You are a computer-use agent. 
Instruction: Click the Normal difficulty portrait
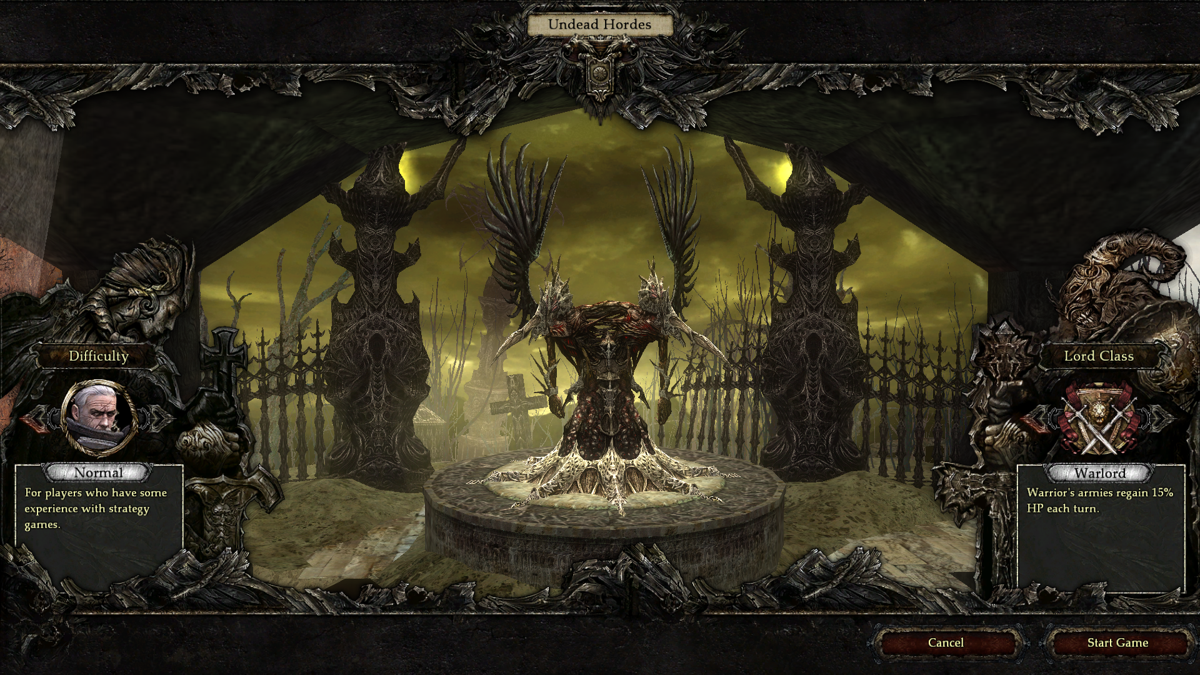pos(99,415)
